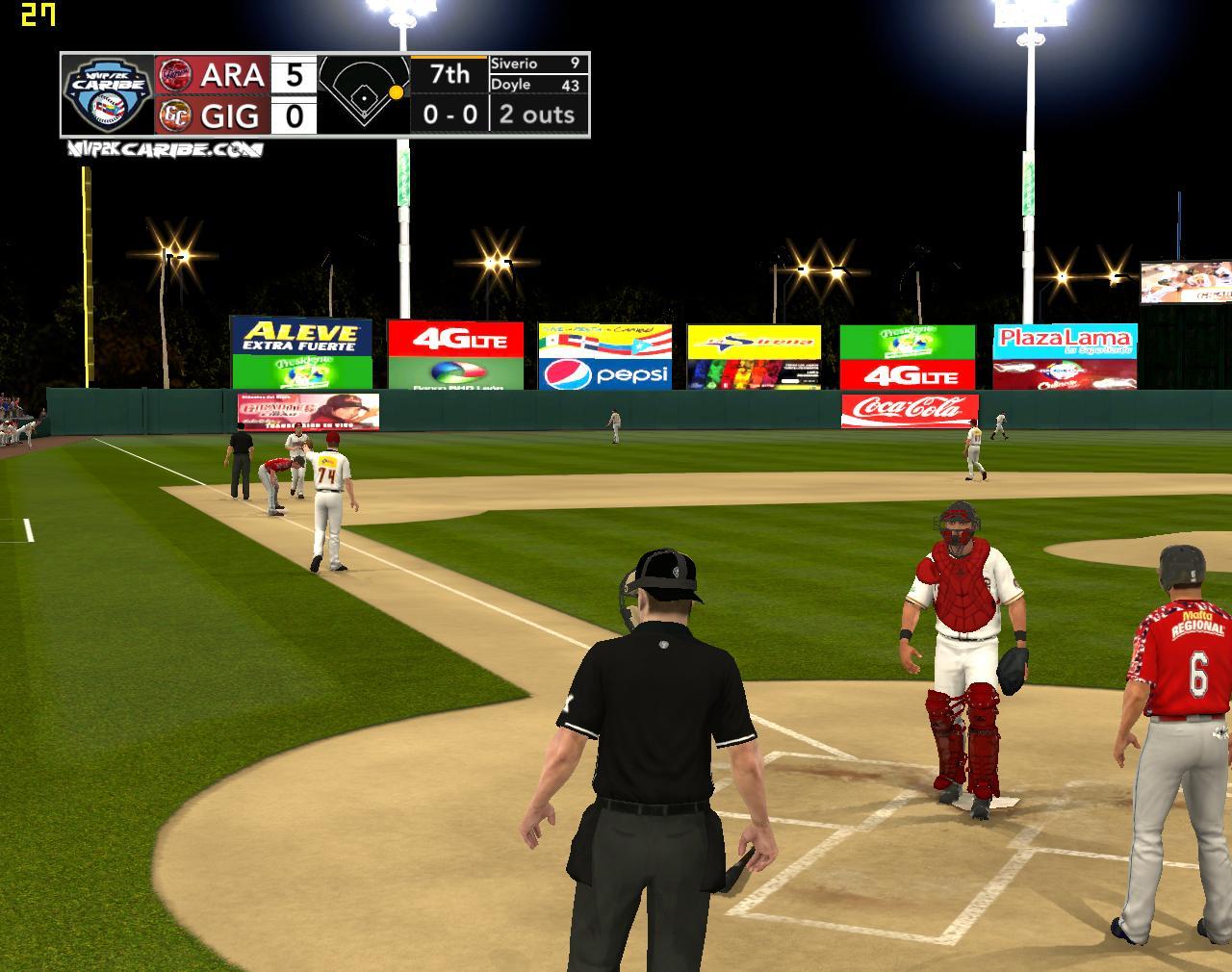The width and height of the screenshot is (1232, 972).
Task: Select the GIG team logo on scoreboard
Action: [x=174, y=115]
